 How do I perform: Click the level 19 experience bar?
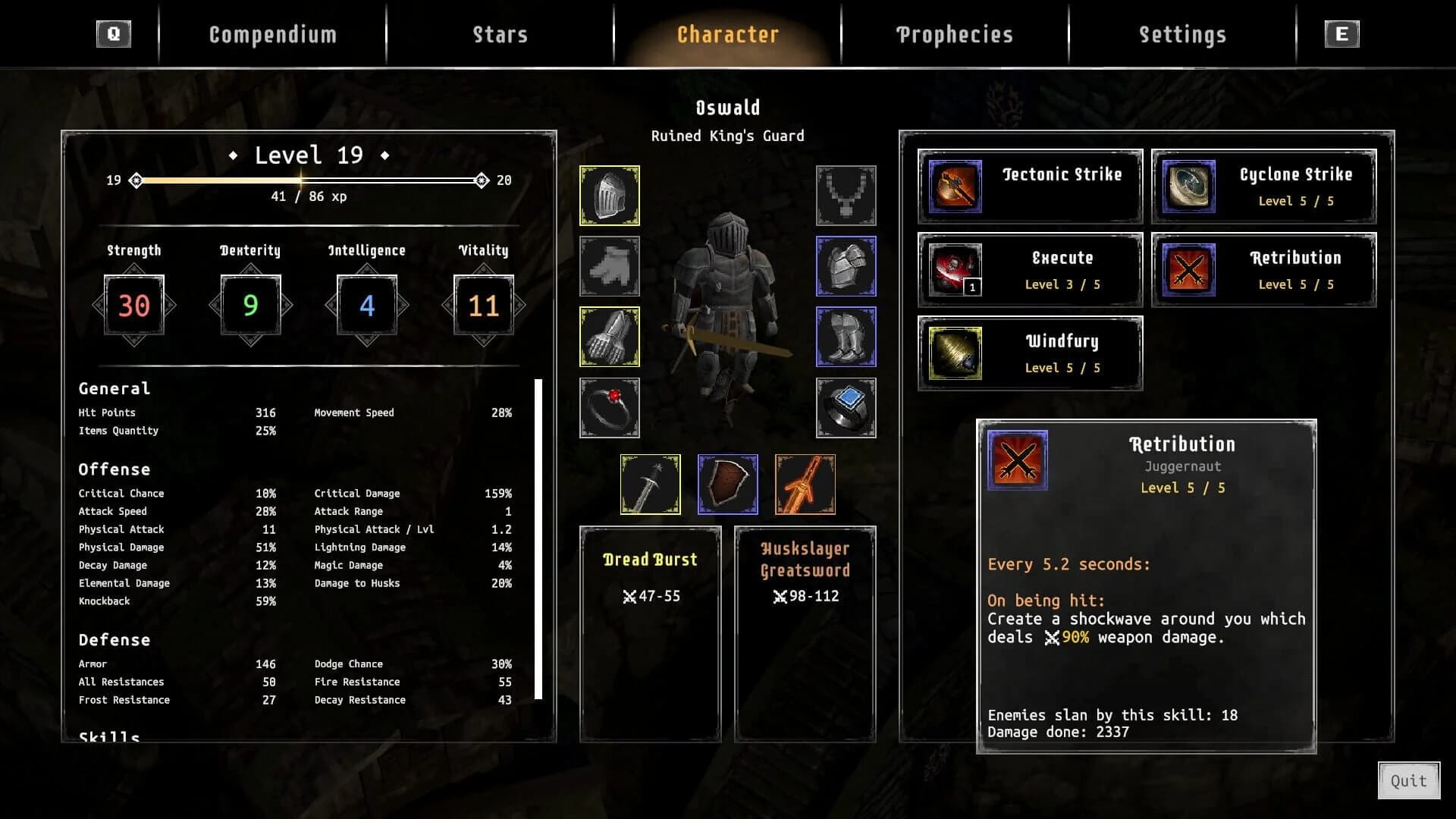[x=307, y=180]
